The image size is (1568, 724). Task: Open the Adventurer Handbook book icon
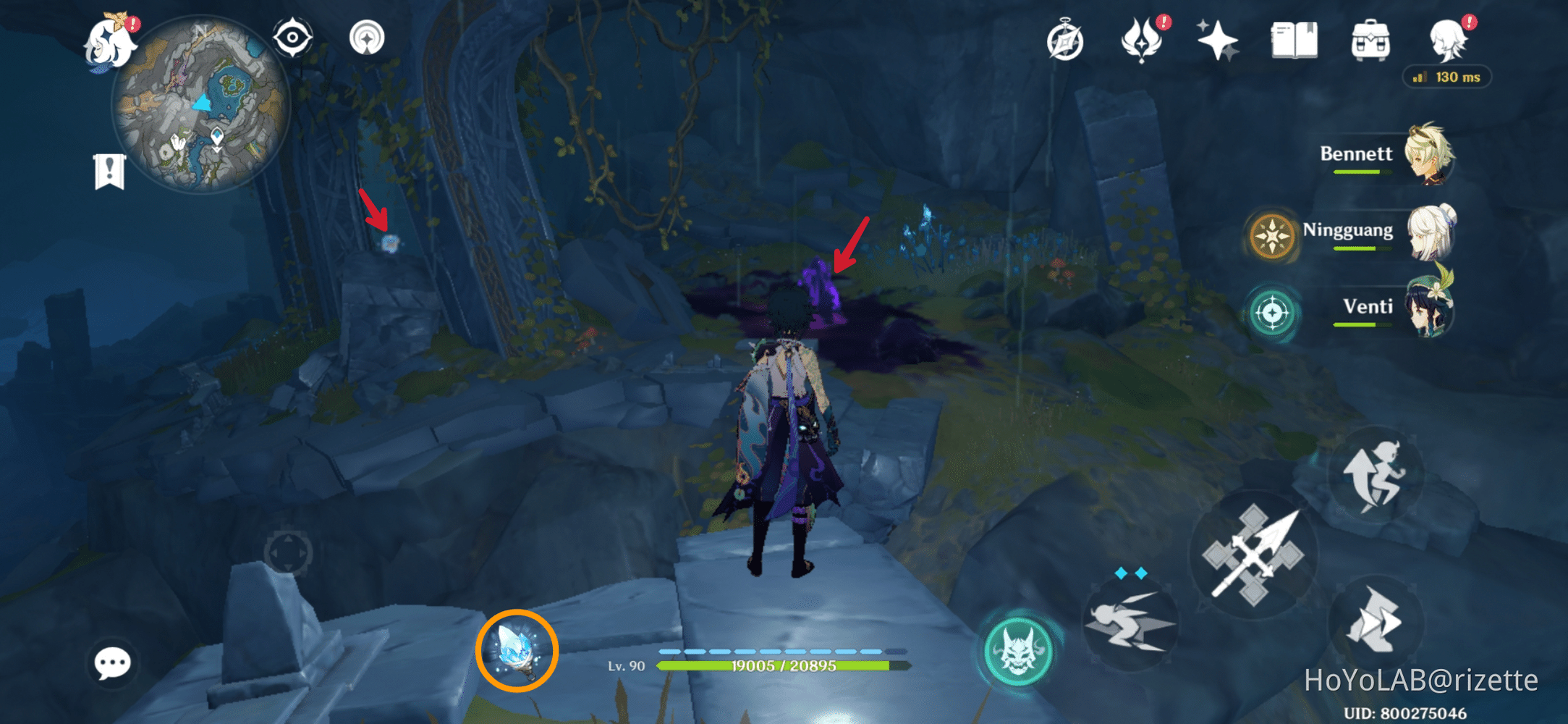click(x=1294, y=41)
